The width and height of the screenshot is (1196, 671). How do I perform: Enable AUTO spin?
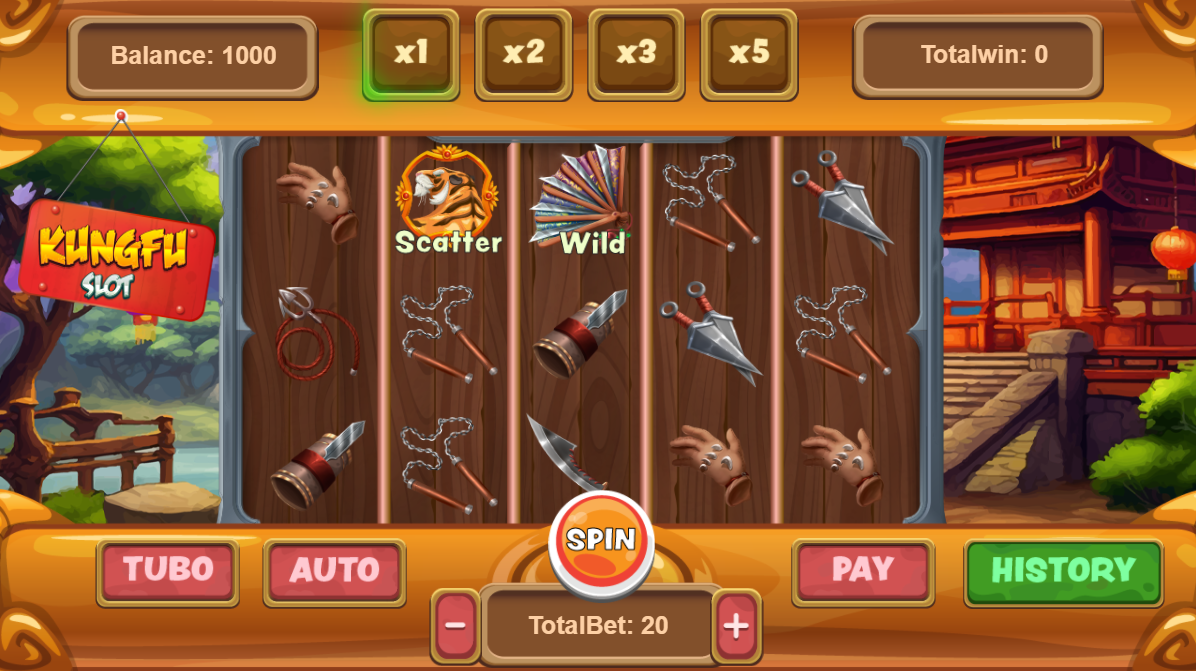pos(334,572)
